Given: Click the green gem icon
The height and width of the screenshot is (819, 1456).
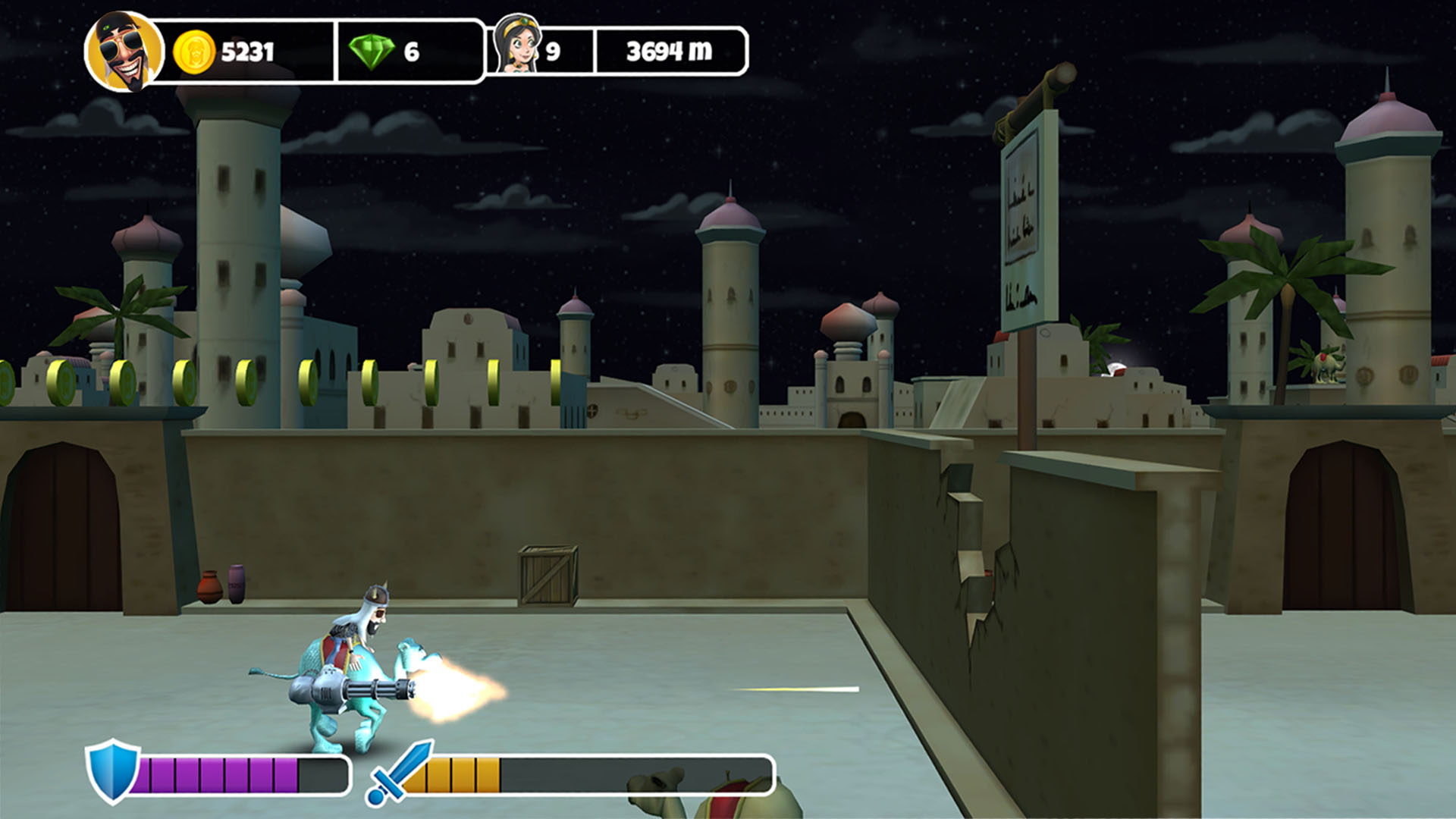Looking at the screenshot, I should click(372, 52).
